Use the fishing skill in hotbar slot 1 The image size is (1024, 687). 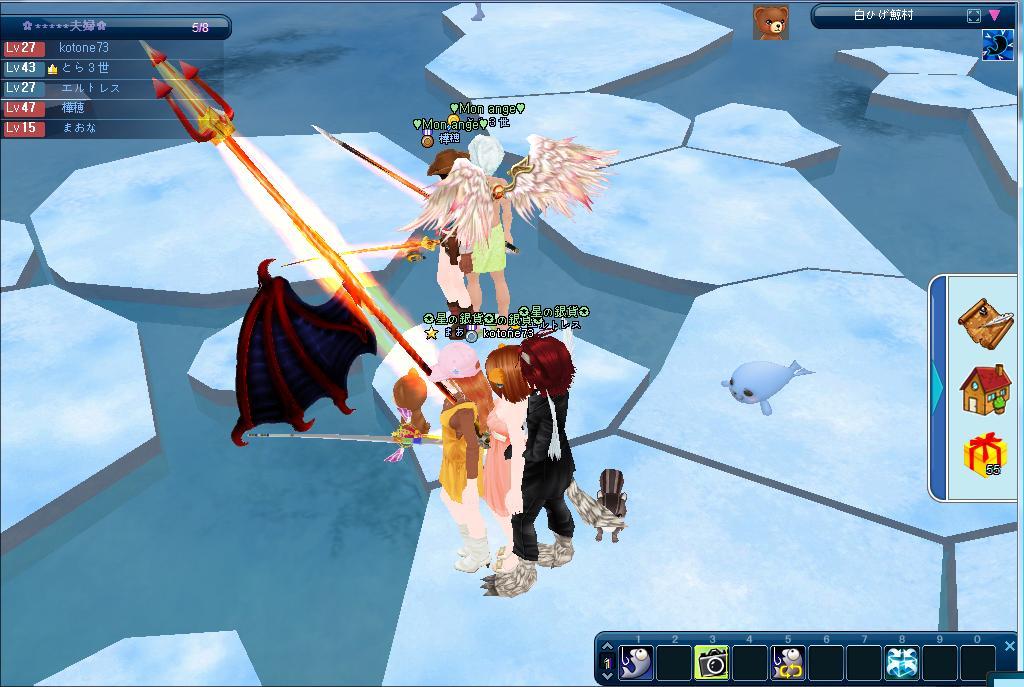(x=636, y=662)
